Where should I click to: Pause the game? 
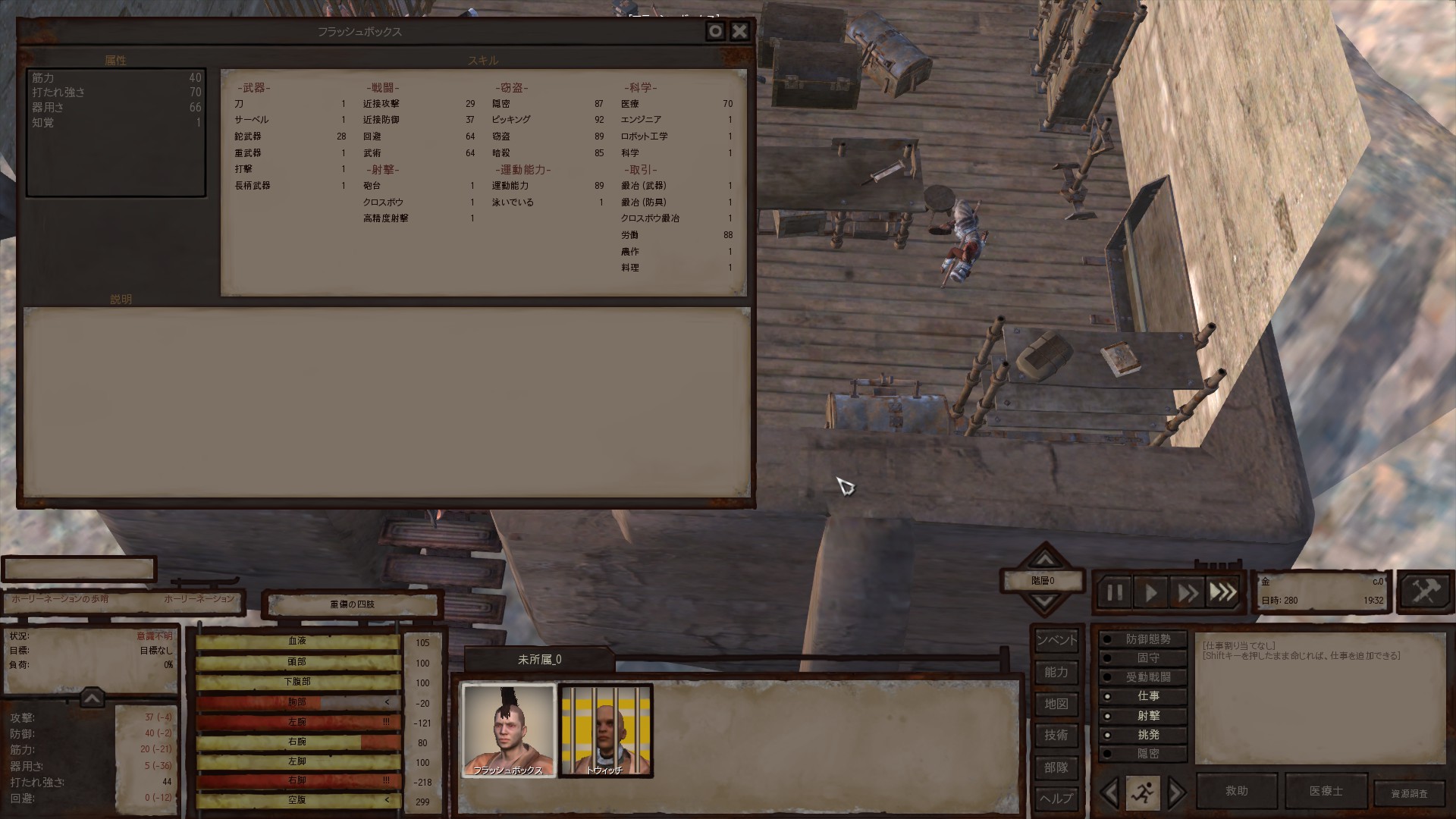click(x=1115, y=592)
